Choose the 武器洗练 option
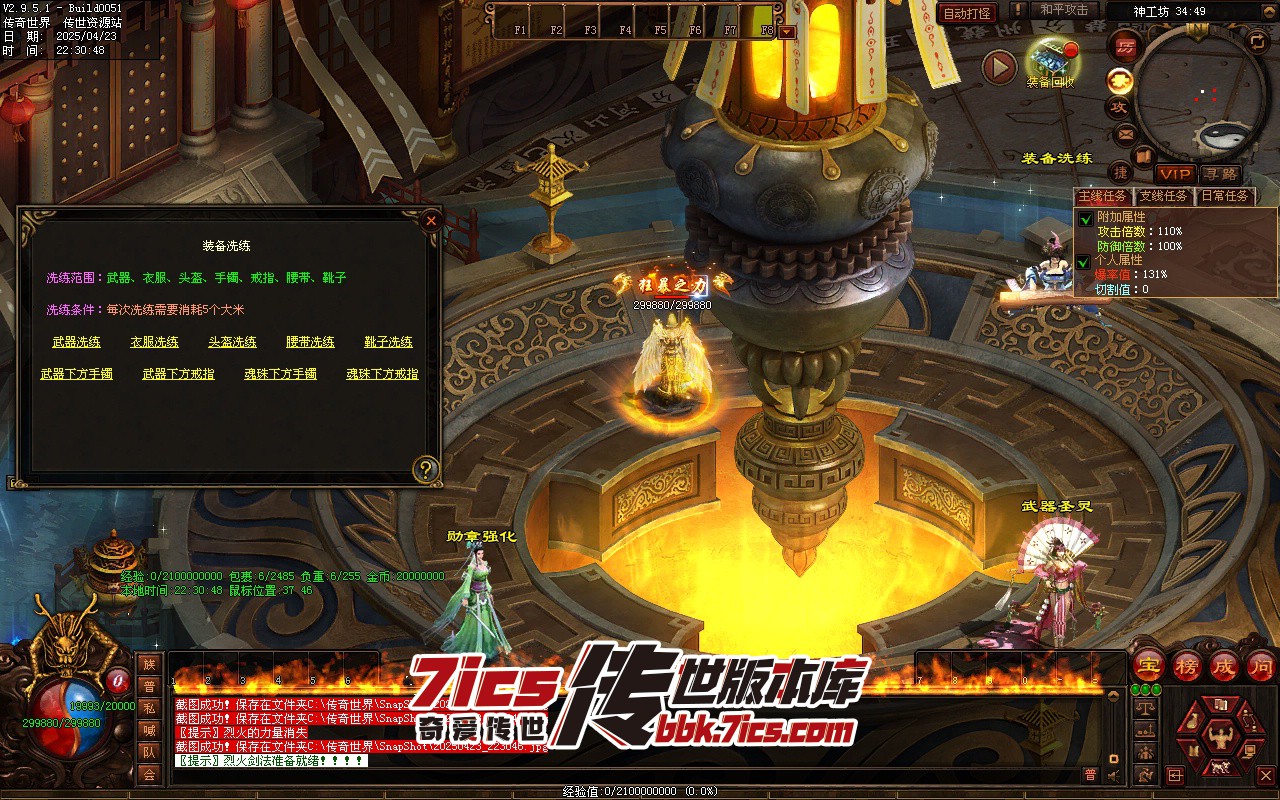This screenshot has width=1280, height=800. click(76, 342)
